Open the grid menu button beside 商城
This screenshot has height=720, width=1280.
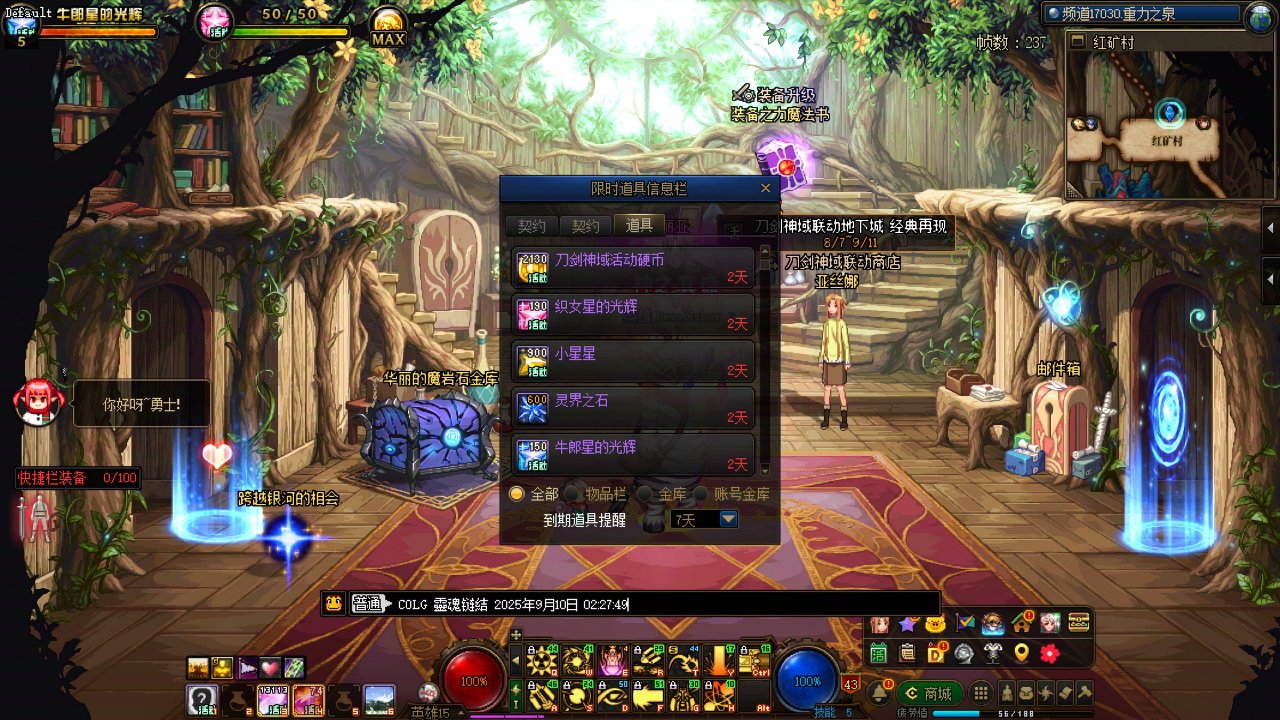(981, 694)
